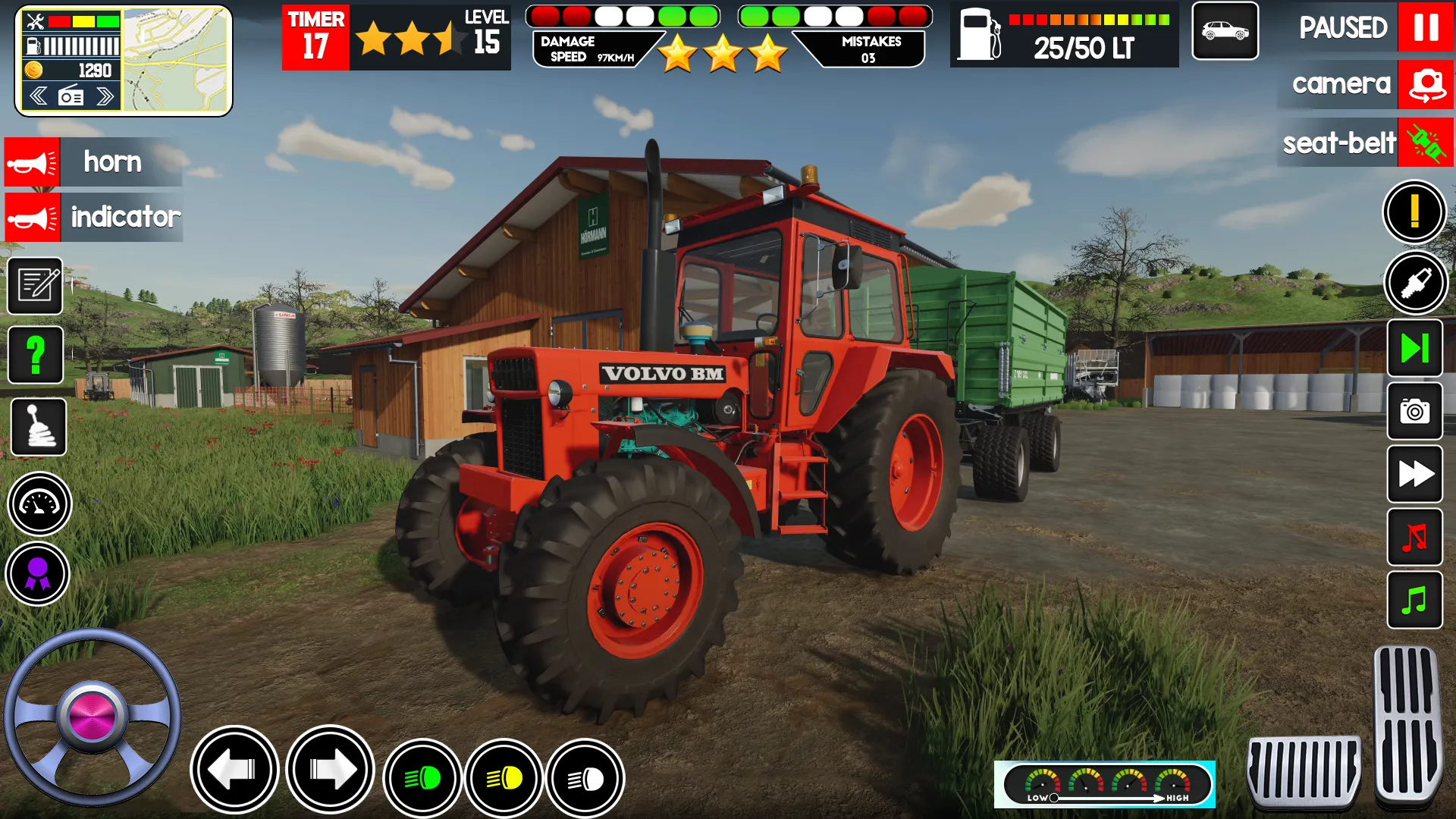Change vehicle with the car icon
The image size is (1456, 819).
(x=1225, y=31)
